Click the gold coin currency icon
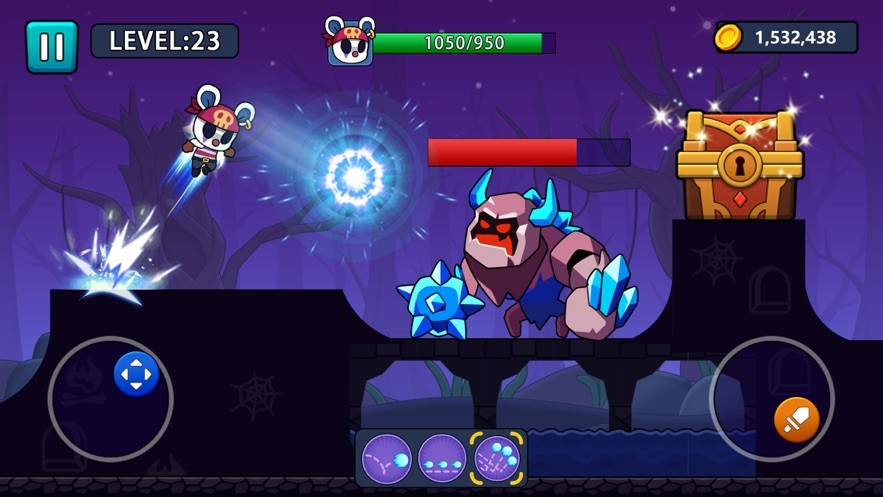The image size is (883, 497). point(729,38)
